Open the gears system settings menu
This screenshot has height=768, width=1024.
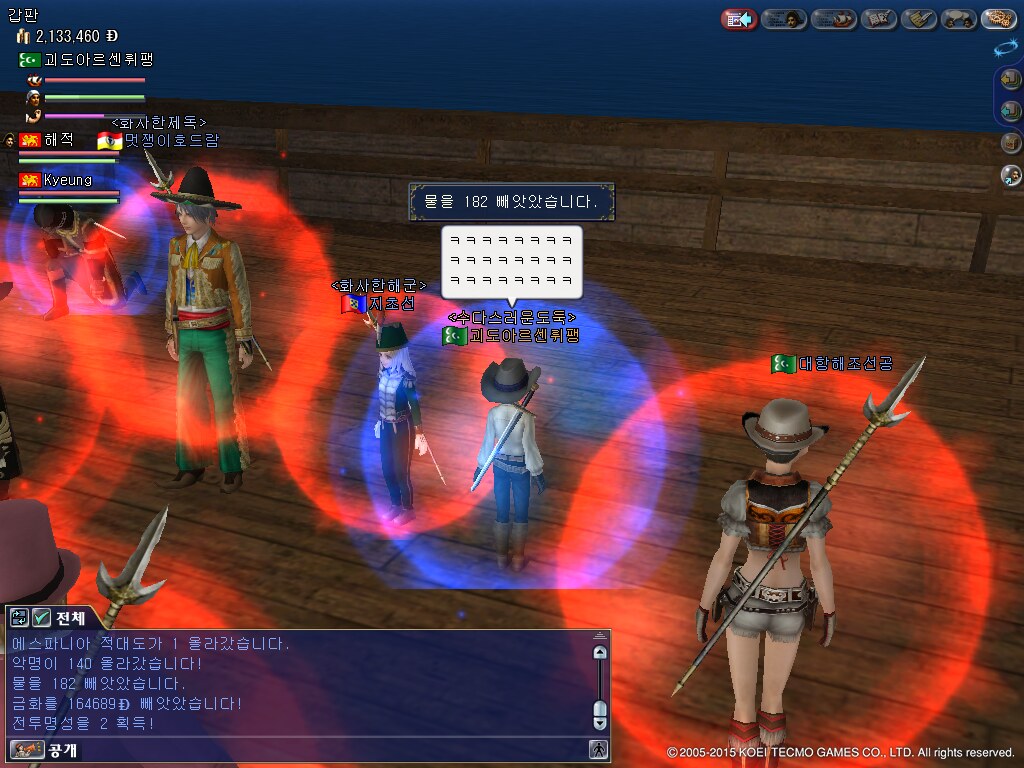pyautogui.click(x=999, y=19)
